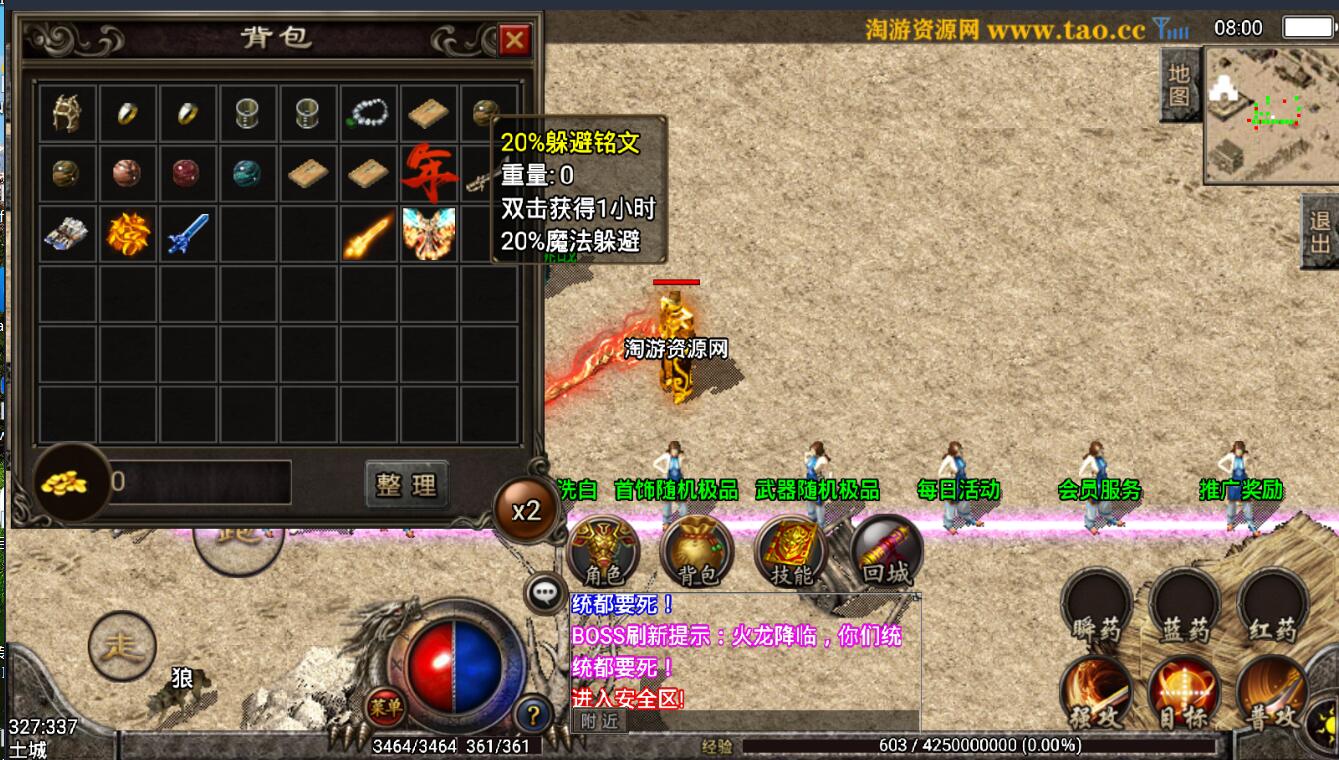Use the 红药 red potion slot
1339x760 pixels.
pyautogui.click(x=1272, y=607)
